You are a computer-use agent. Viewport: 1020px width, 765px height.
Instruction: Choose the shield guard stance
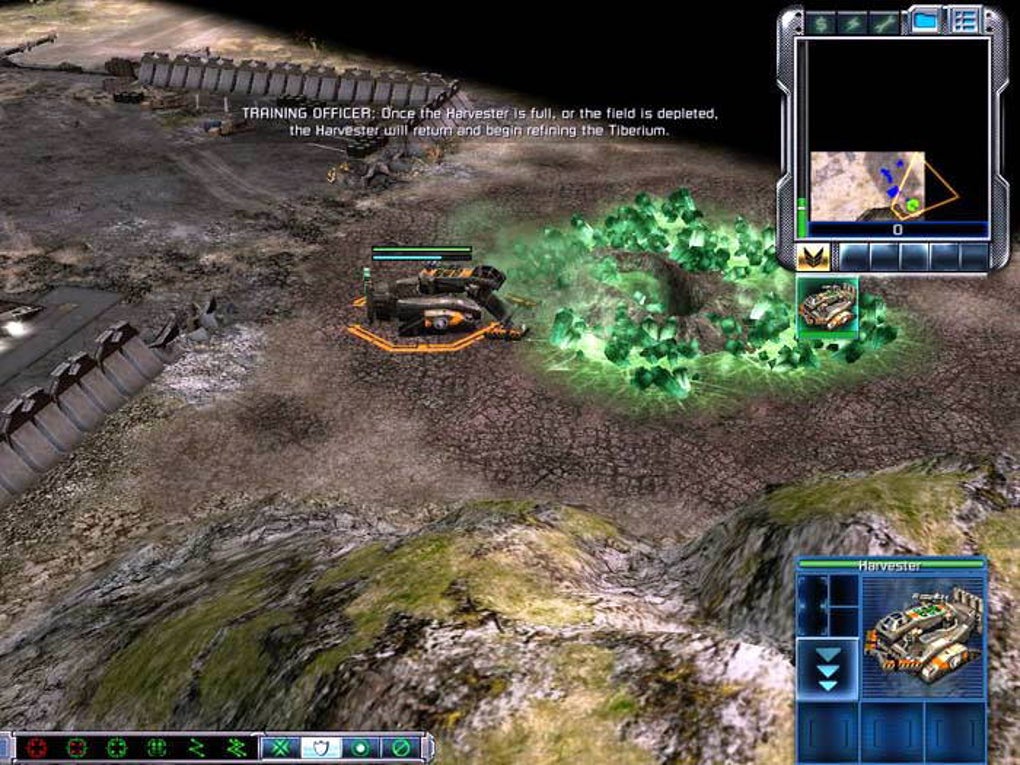click(x=322, y=747)
